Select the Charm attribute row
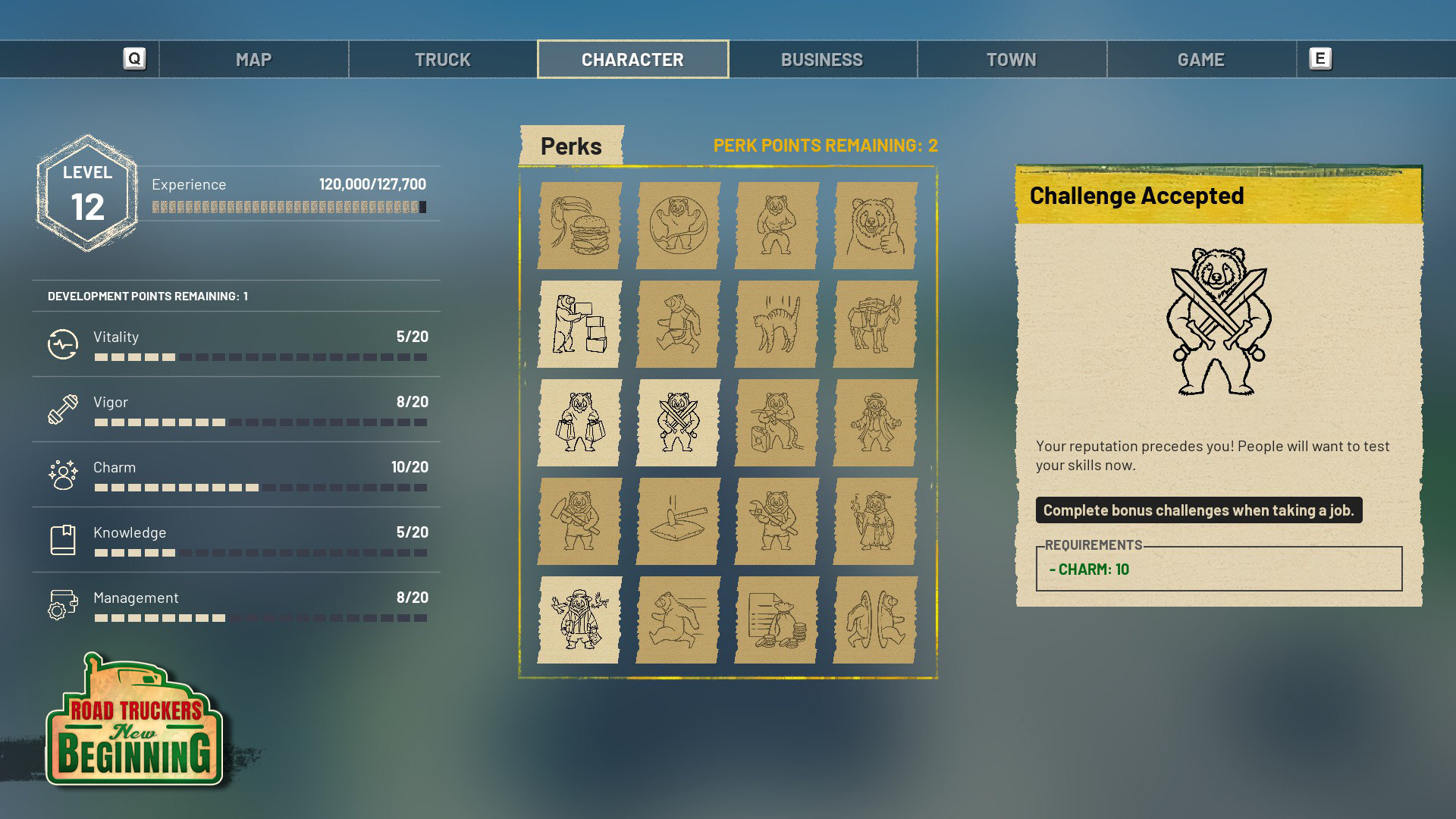Image resolution: width=1456 pixels, height=819 pixels. (237, 475)
